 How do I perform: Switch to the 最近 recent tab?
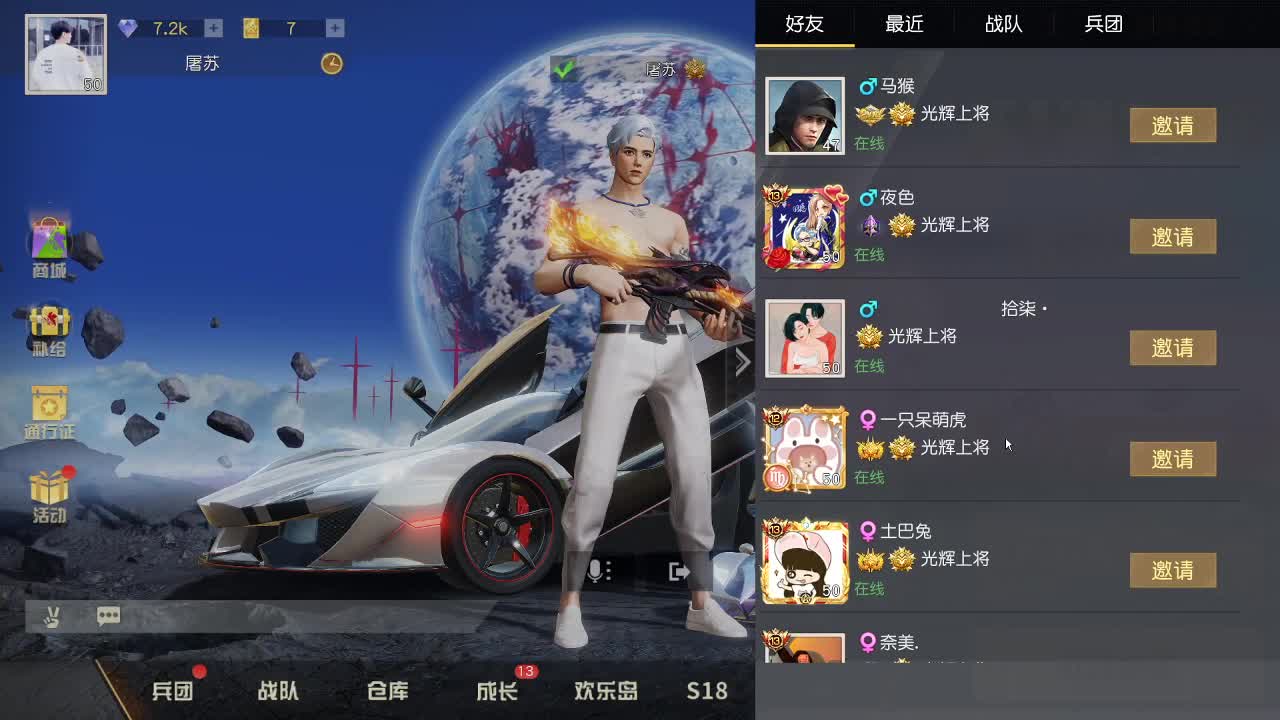(904, 24)
